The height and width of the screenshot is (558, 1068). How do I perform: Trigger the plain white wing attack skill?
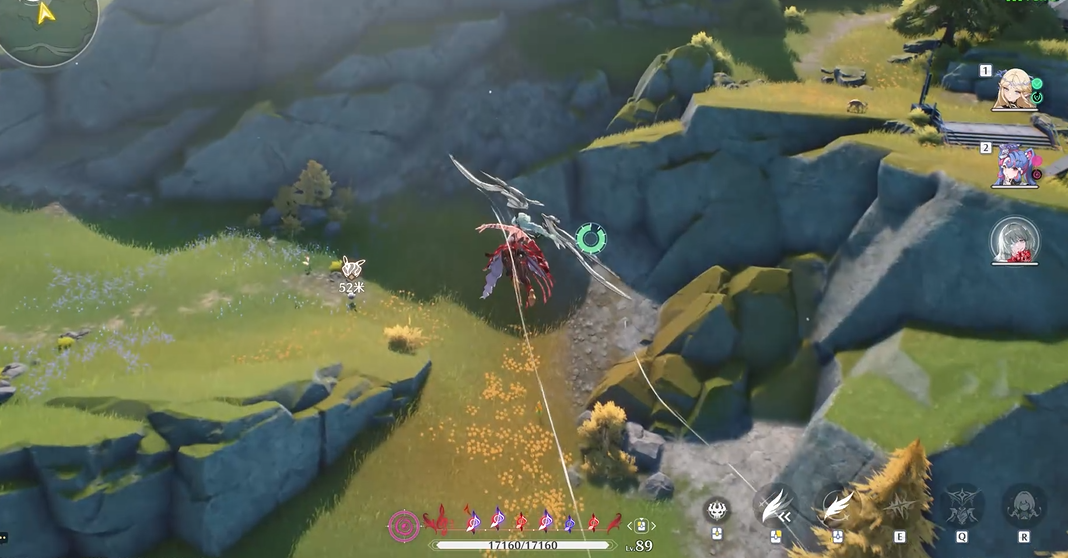click(x=836, y=506)
